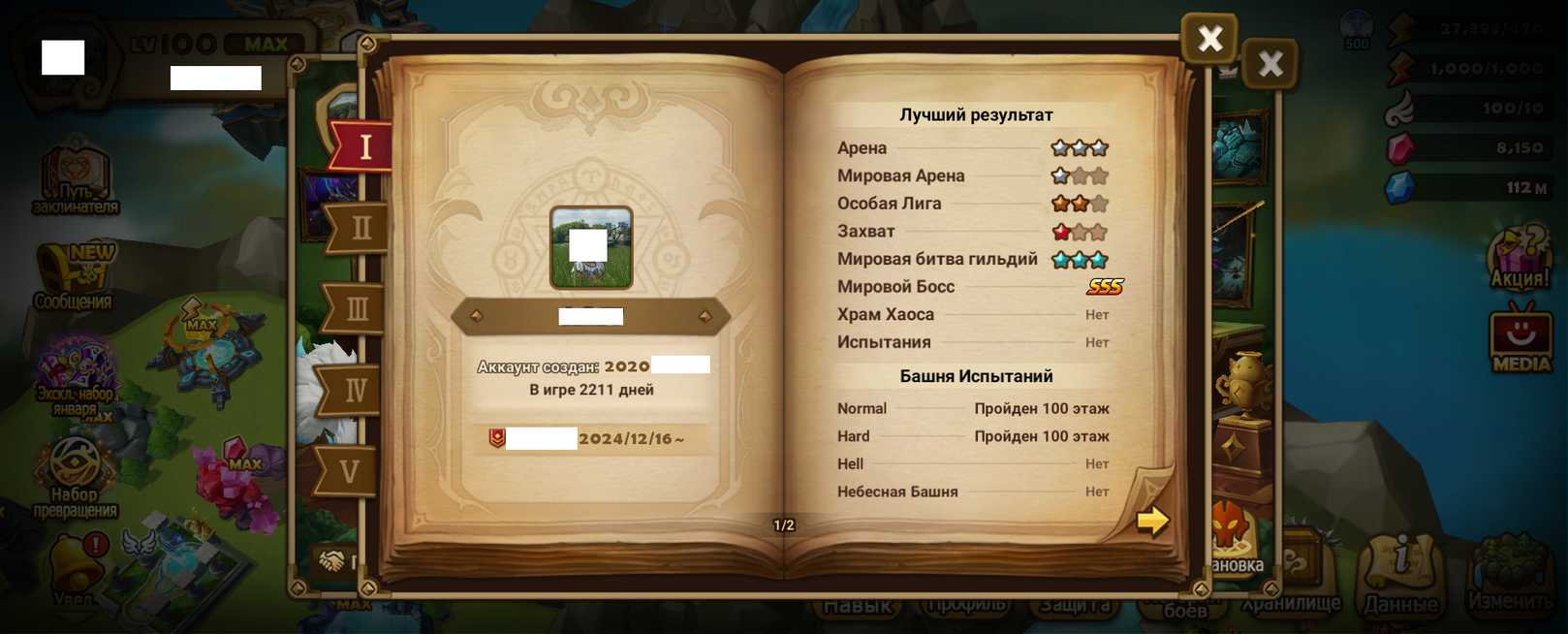
Task: Open the Акция! gift offer
Action: click(x=1520, y=259)
